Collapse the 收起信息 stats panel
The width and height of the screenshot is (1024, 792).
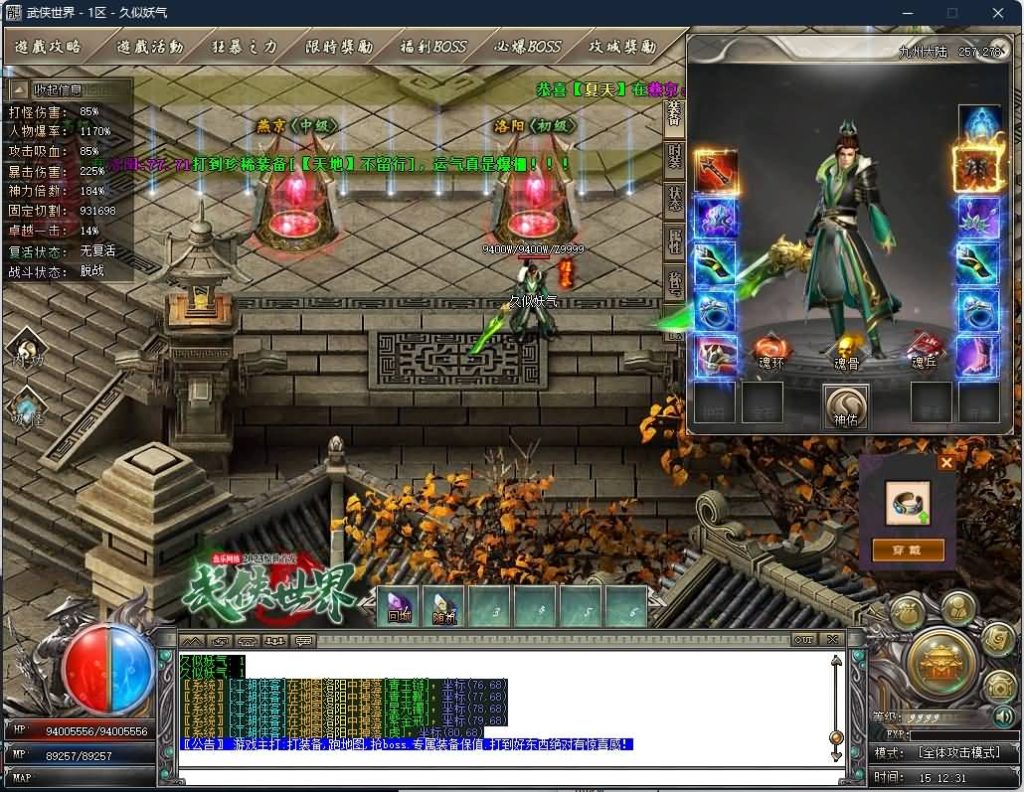67,90
